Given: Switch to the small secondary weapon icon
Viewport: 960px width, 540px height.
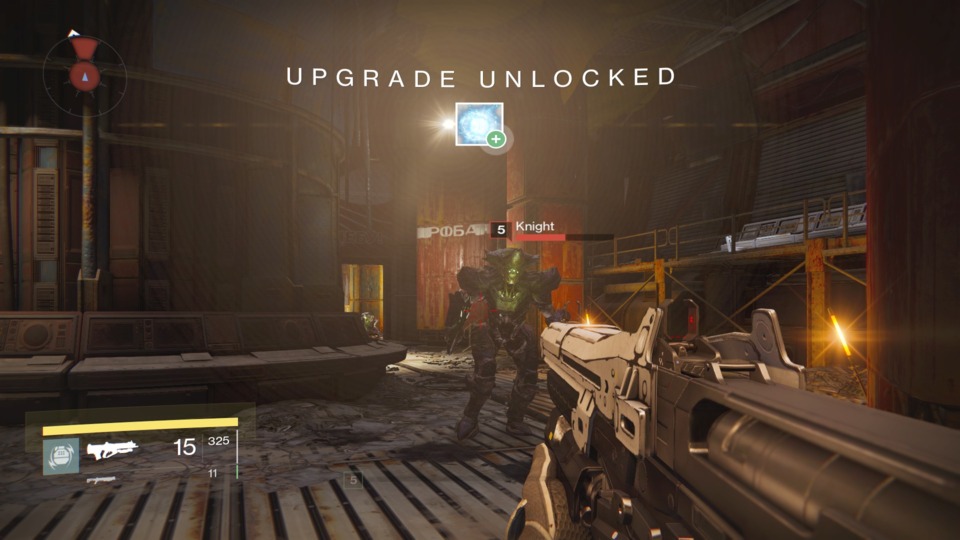Looking at the screenshot, I should [x=101, y=480].
